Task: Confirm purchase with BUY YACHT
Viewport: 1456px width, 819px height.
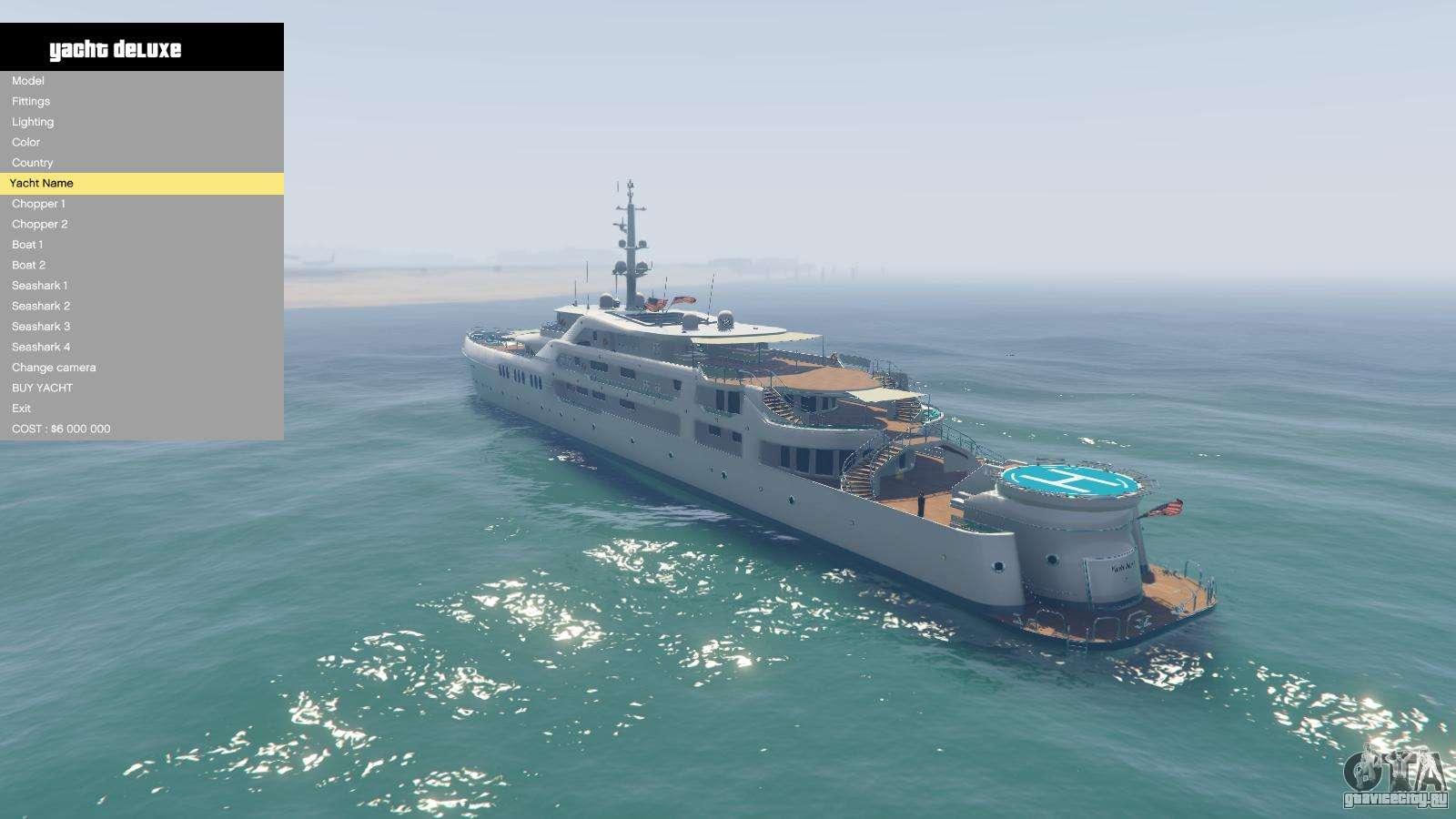Action: (x=43, y=388)
